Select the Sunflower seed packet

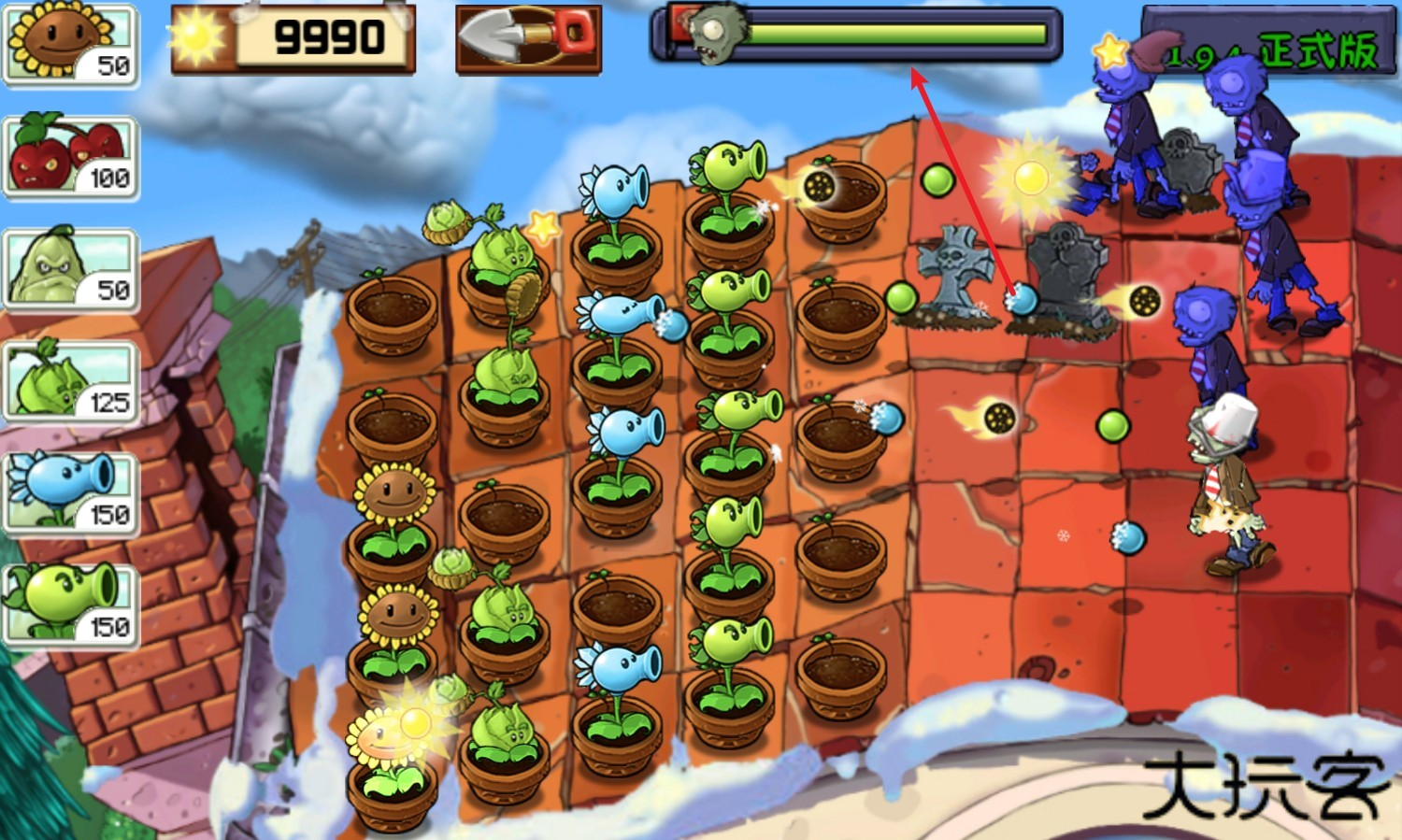[x=70, y=43]
